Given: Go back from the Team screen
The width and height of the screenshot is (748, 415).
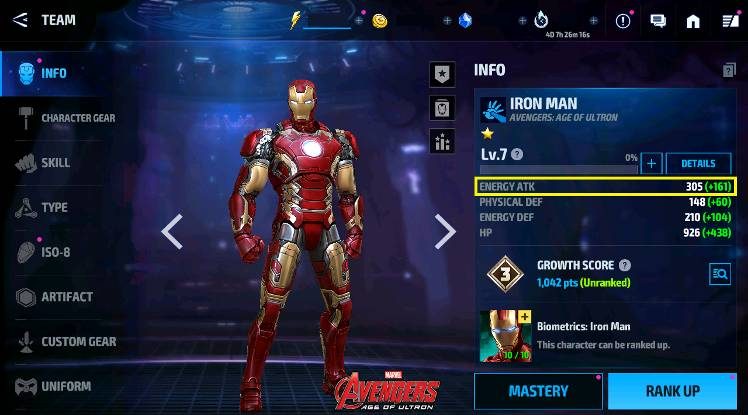Looking at the screenshot, I should tap(20, 19).
